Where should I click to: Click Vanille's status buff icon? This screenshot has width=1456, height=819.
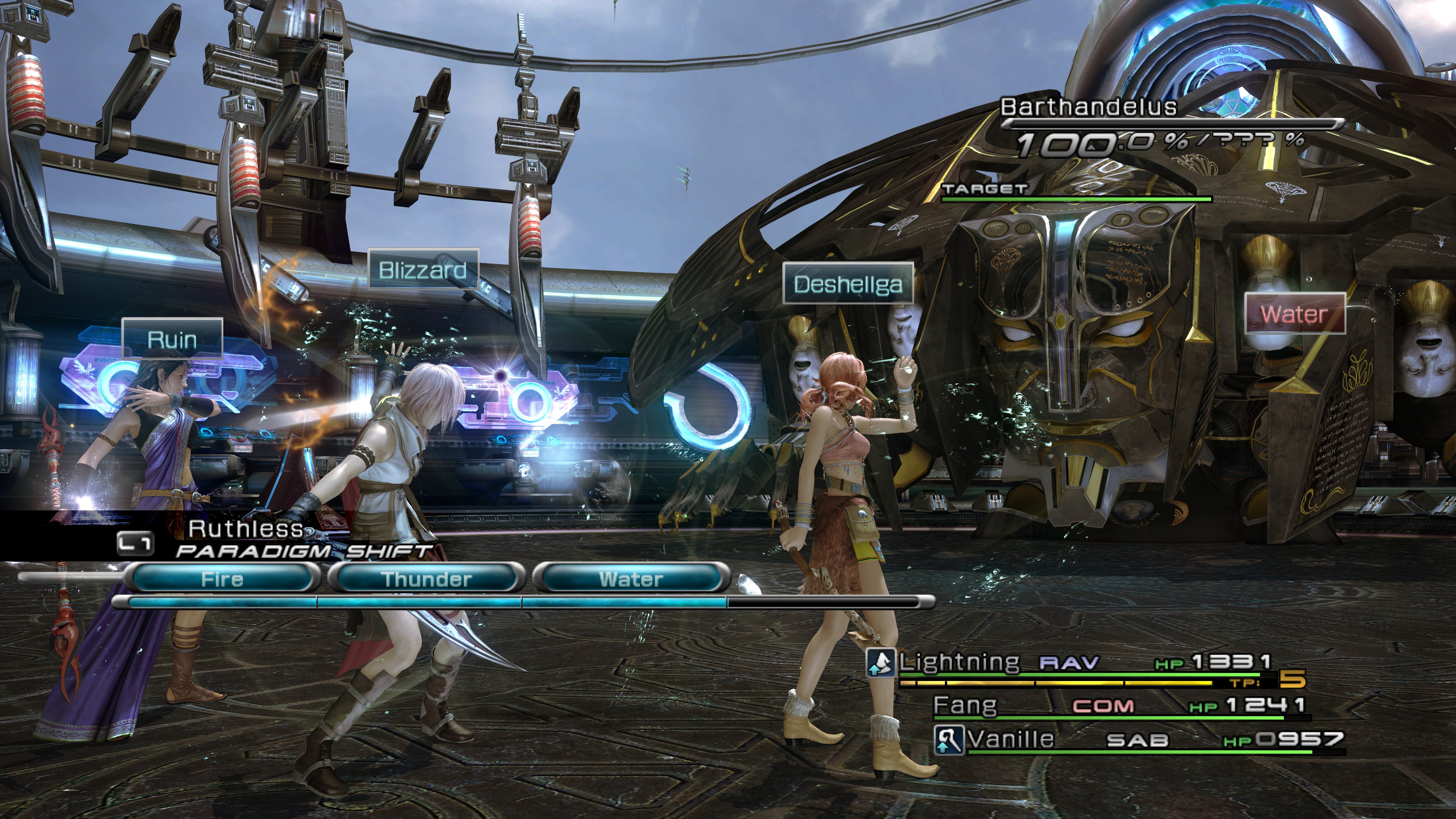coord(948,740)
